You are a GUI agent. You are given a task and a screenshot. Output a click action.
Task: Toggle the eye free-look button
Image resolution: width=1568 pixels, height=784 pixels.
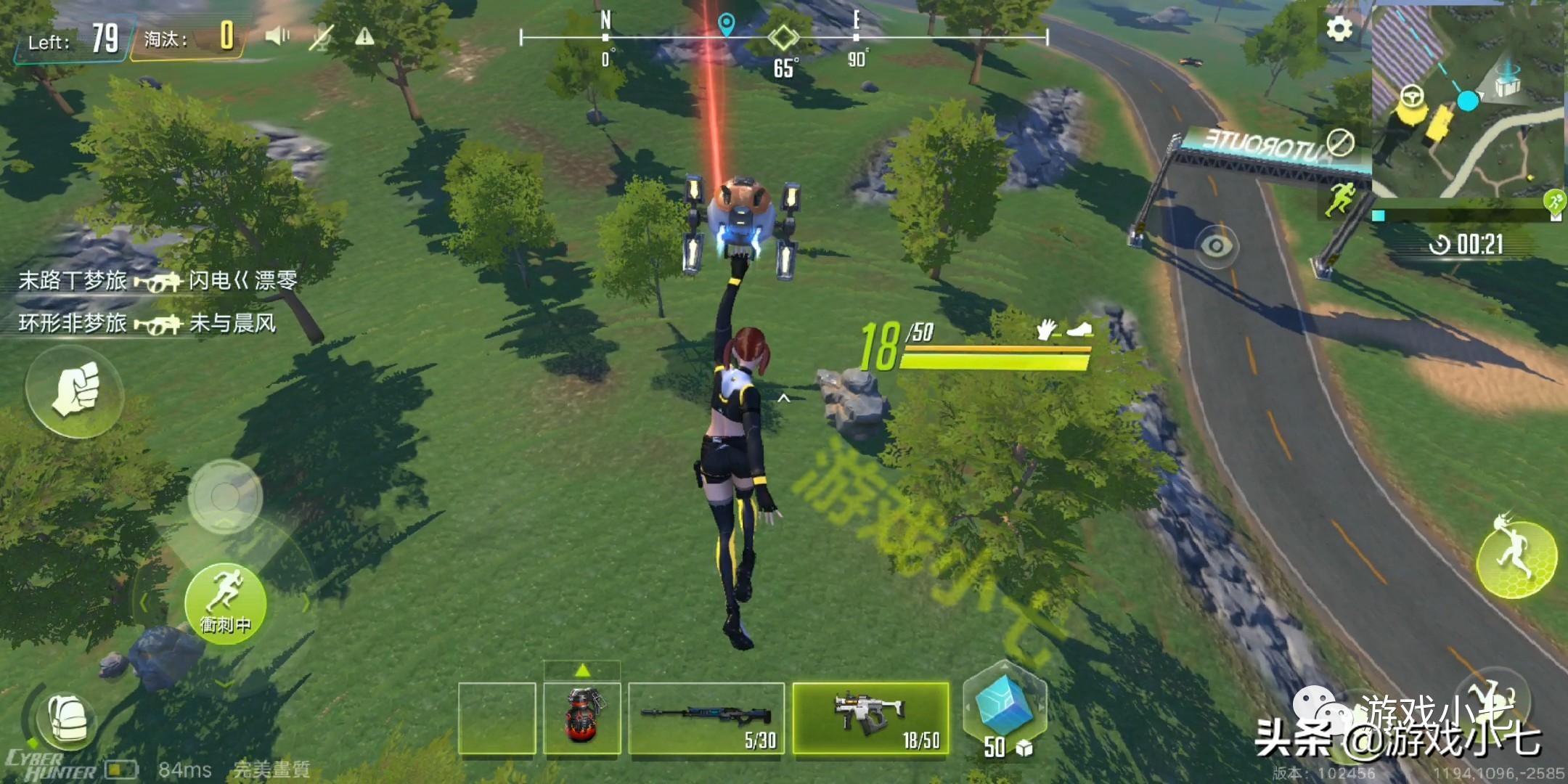pyautogui.click(x=1216, y=246)
